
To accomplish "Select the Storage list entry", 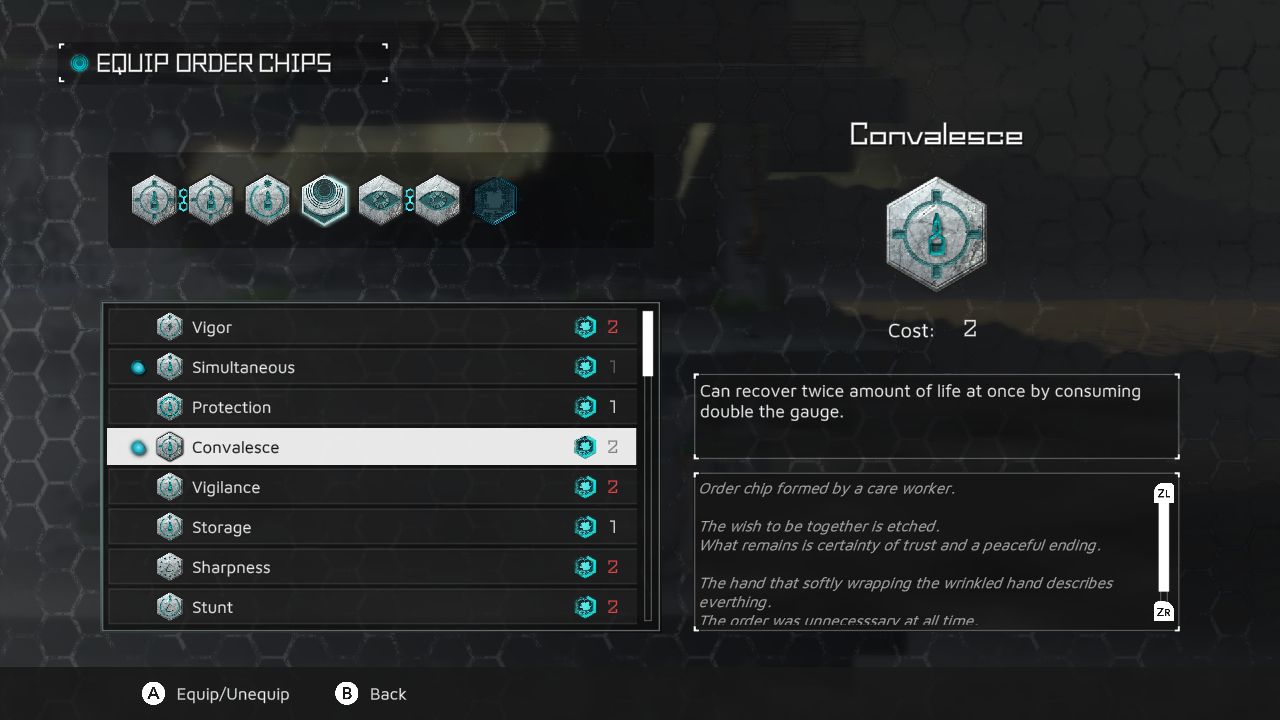I will (x=300, y=527).
